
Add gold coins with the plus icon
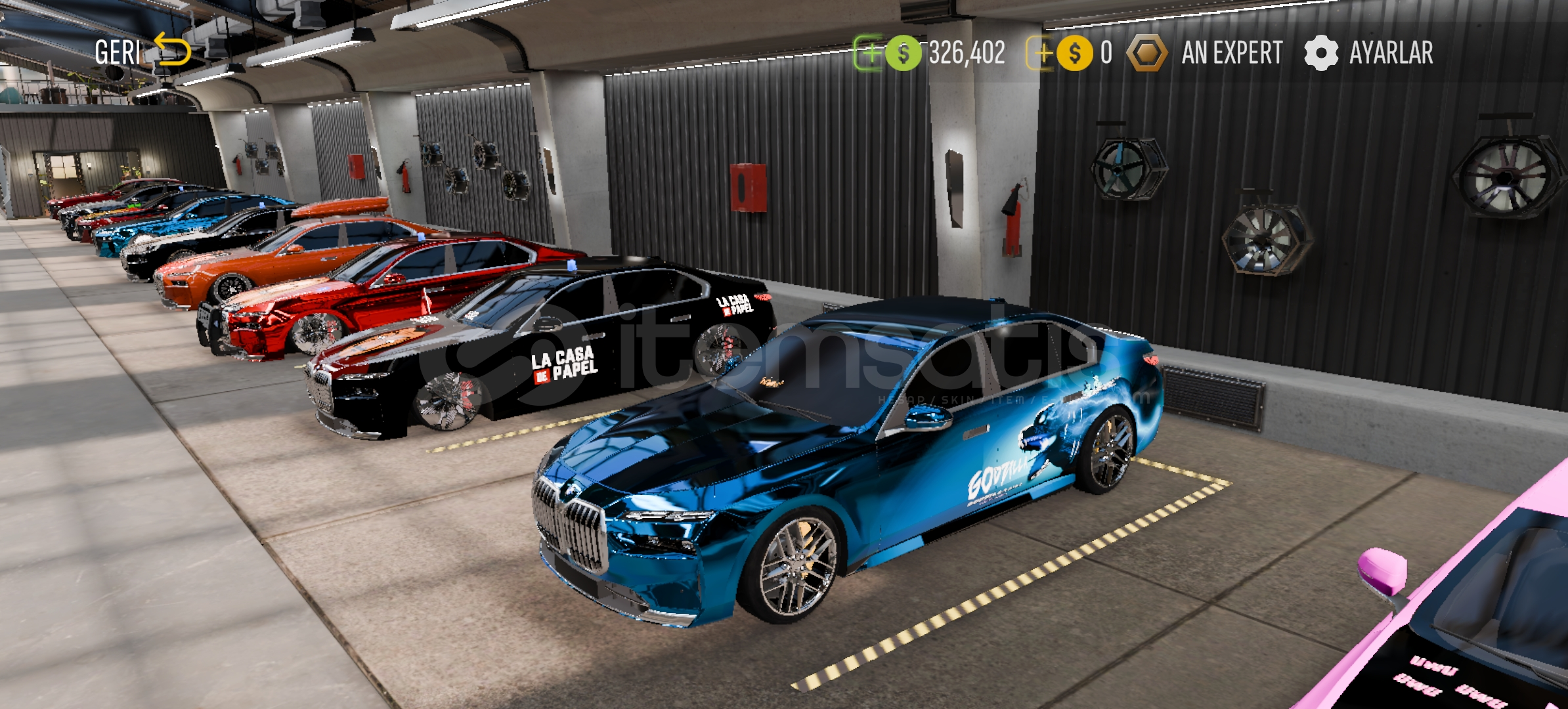point(1042,53)
